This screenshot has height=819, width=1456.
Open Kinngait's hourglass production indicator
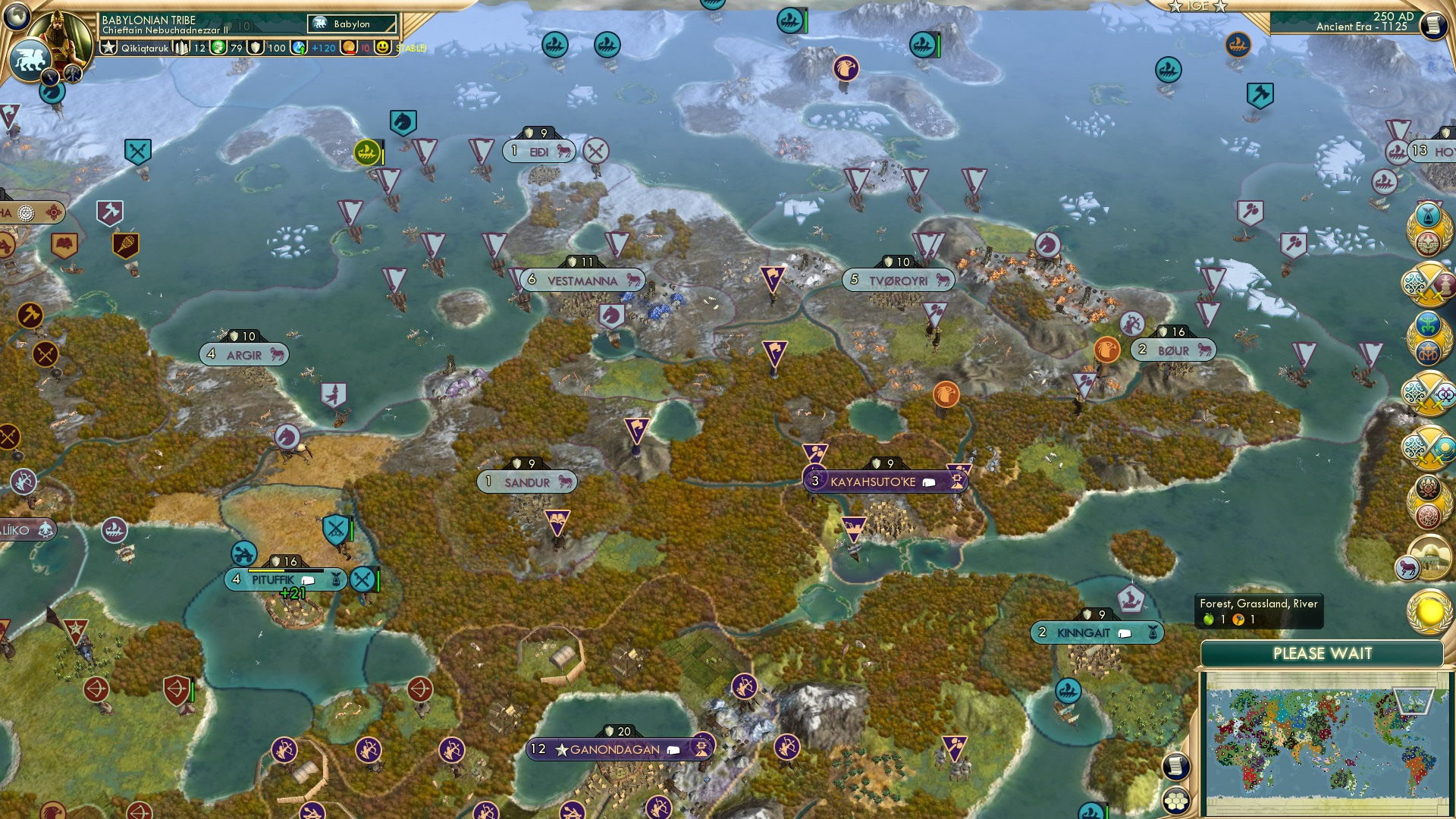1153,632
